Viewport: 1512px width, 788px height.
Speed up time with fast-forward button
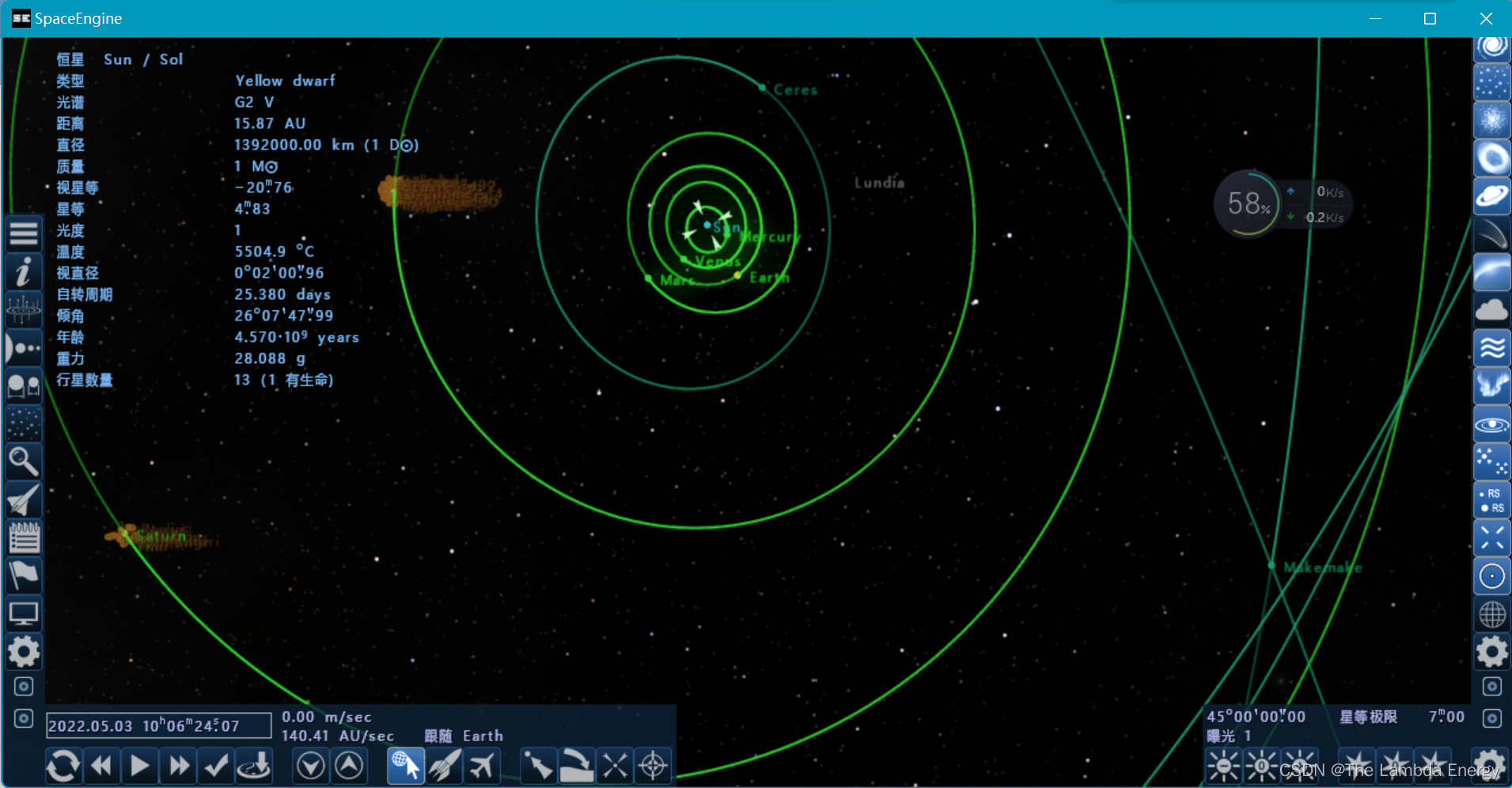click(179, 766)
